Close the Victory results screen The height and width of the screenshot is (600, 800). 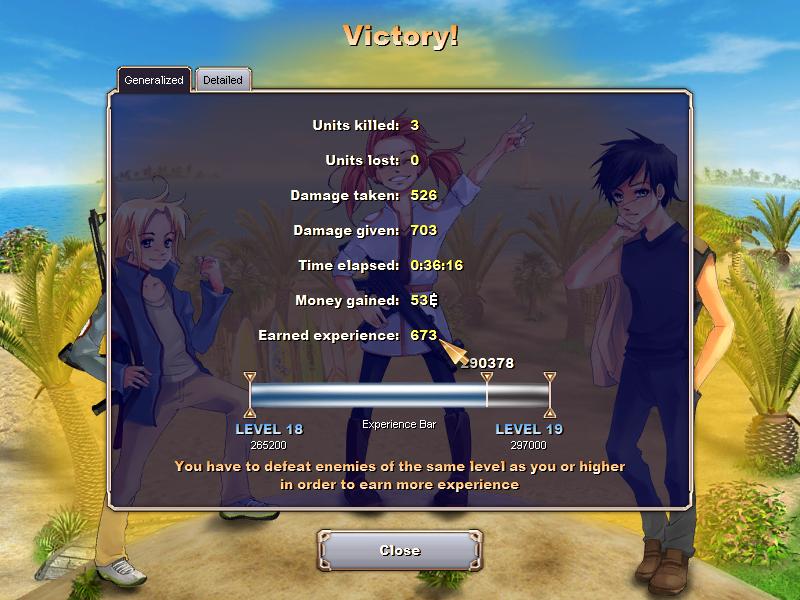(x=400, y=550)
